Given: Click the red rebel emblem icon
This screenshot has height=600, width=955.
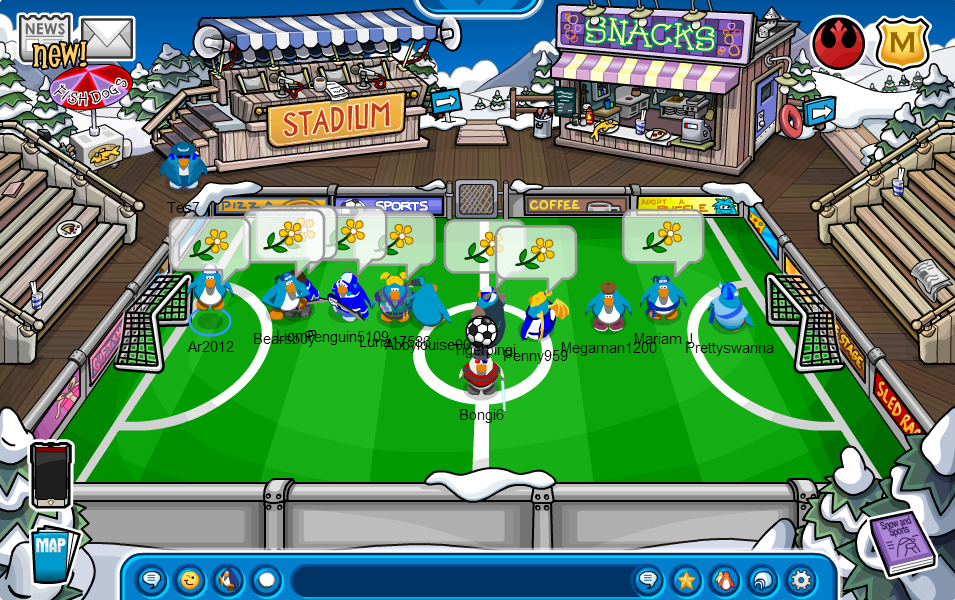Looking at the screenshot, I should (x=838, y=43).
